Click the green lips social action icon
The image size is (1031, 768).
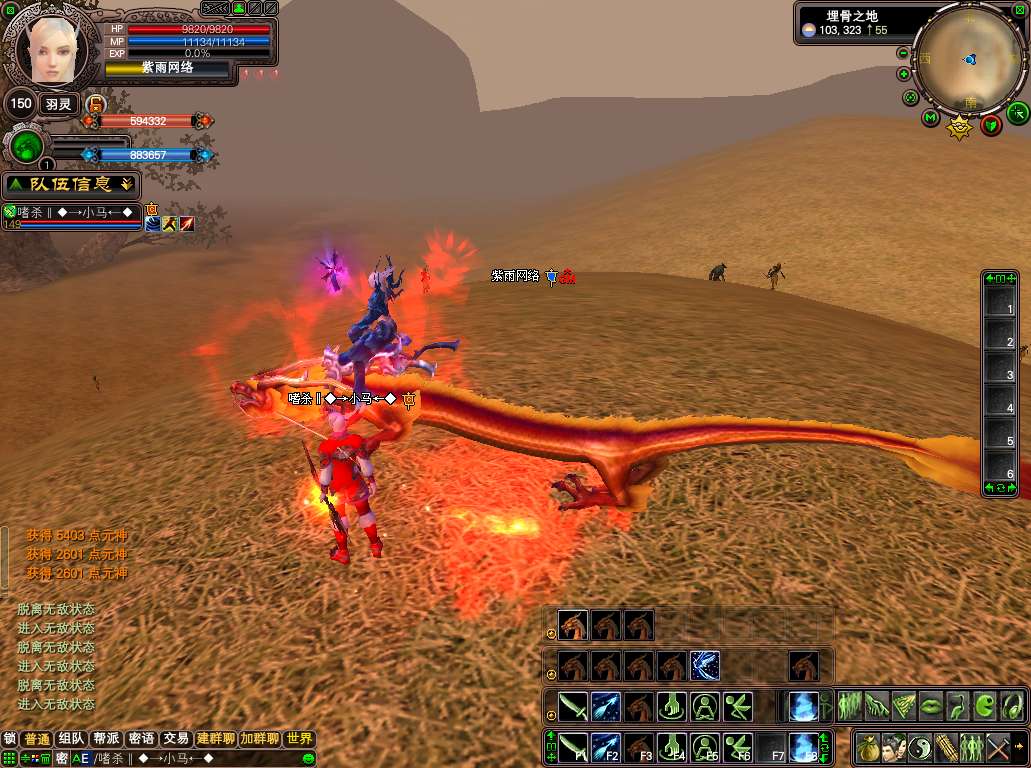click(x=931, y=705)
